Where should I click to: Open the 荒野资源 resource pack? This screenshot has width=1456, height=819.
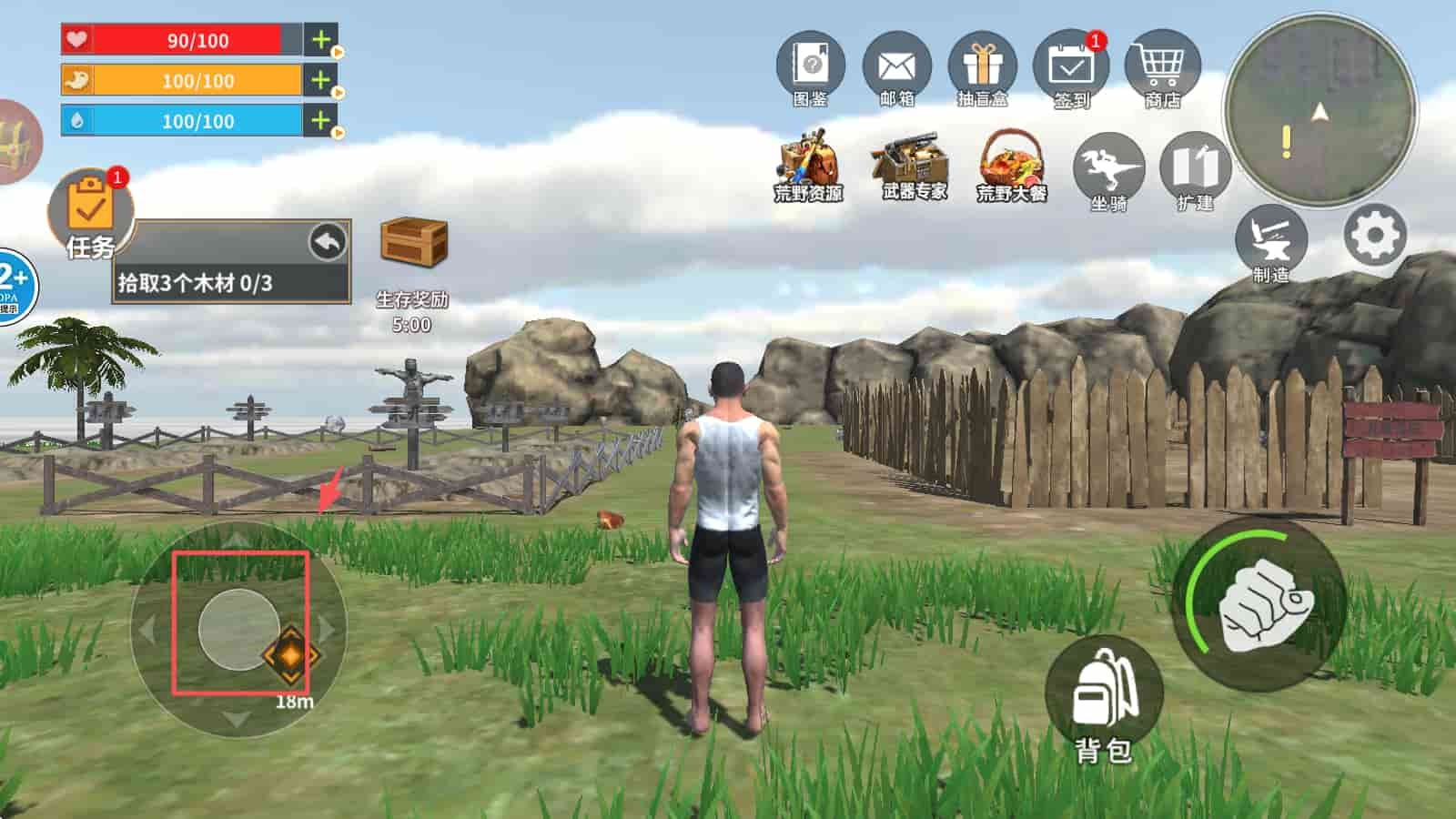pyautogui.click(x=807, y=164)
